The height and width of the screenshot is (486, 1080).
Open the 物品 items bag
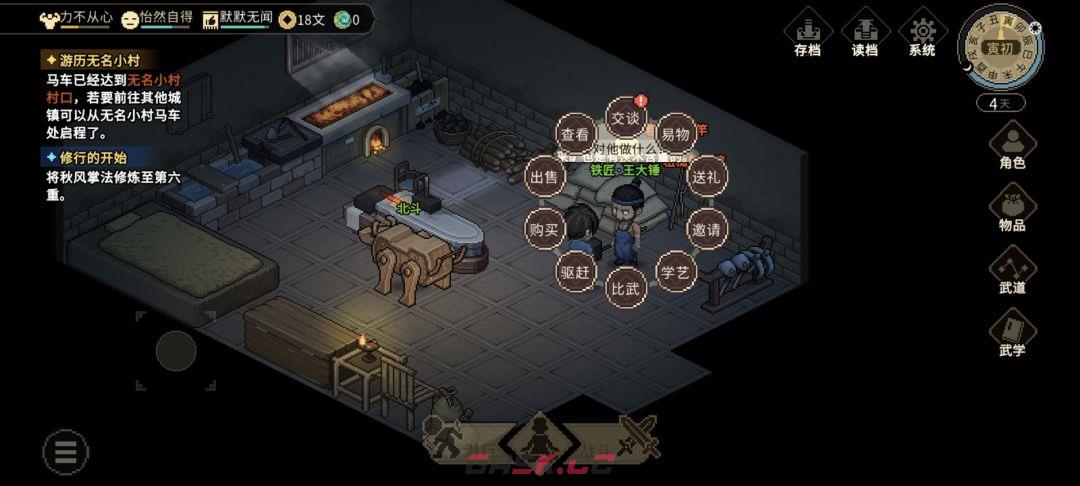(x=1012, y=208)
